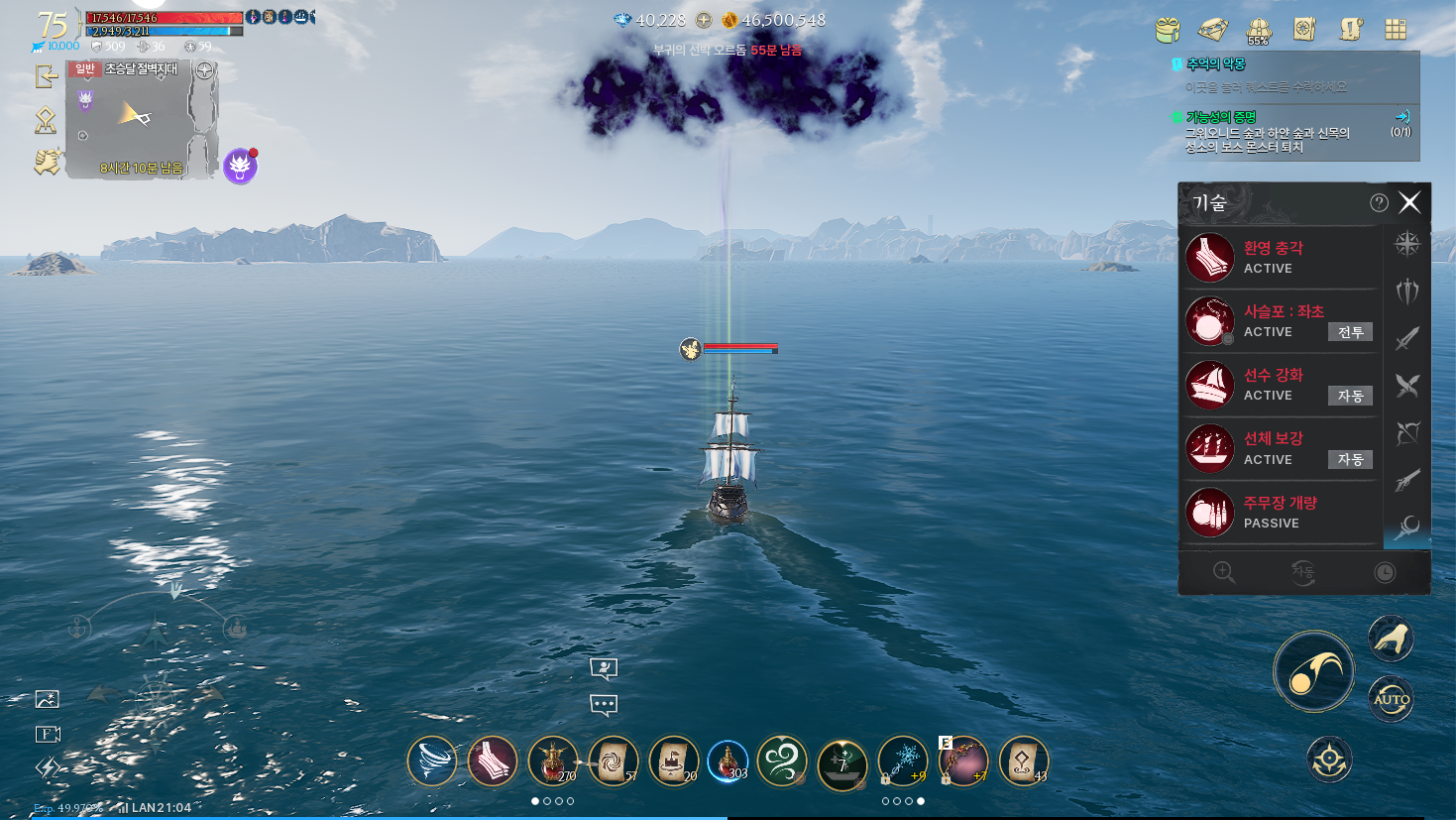Toggle the AUTO battle button

(x=1391, y=700)
